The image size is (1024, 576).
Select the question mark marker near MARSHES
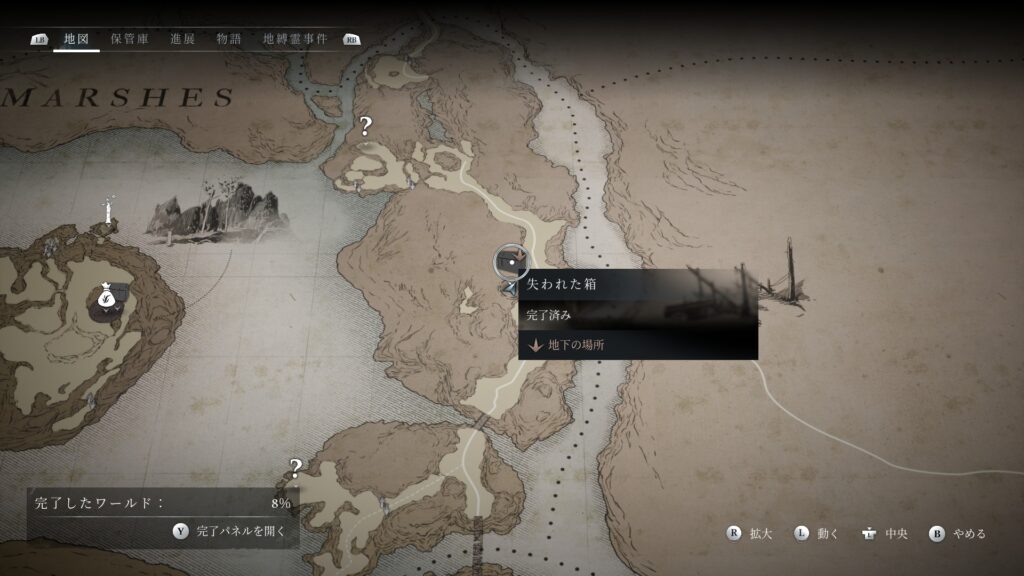pos(366,126)
